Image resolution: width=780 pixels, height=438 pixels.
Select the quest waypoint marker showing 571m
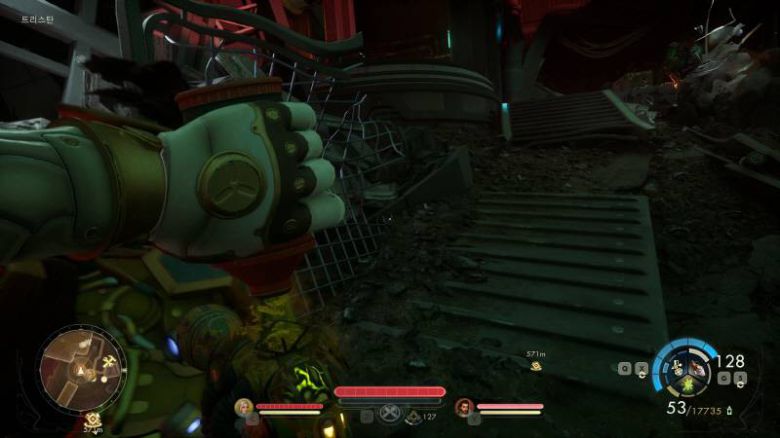coord(536,366)
